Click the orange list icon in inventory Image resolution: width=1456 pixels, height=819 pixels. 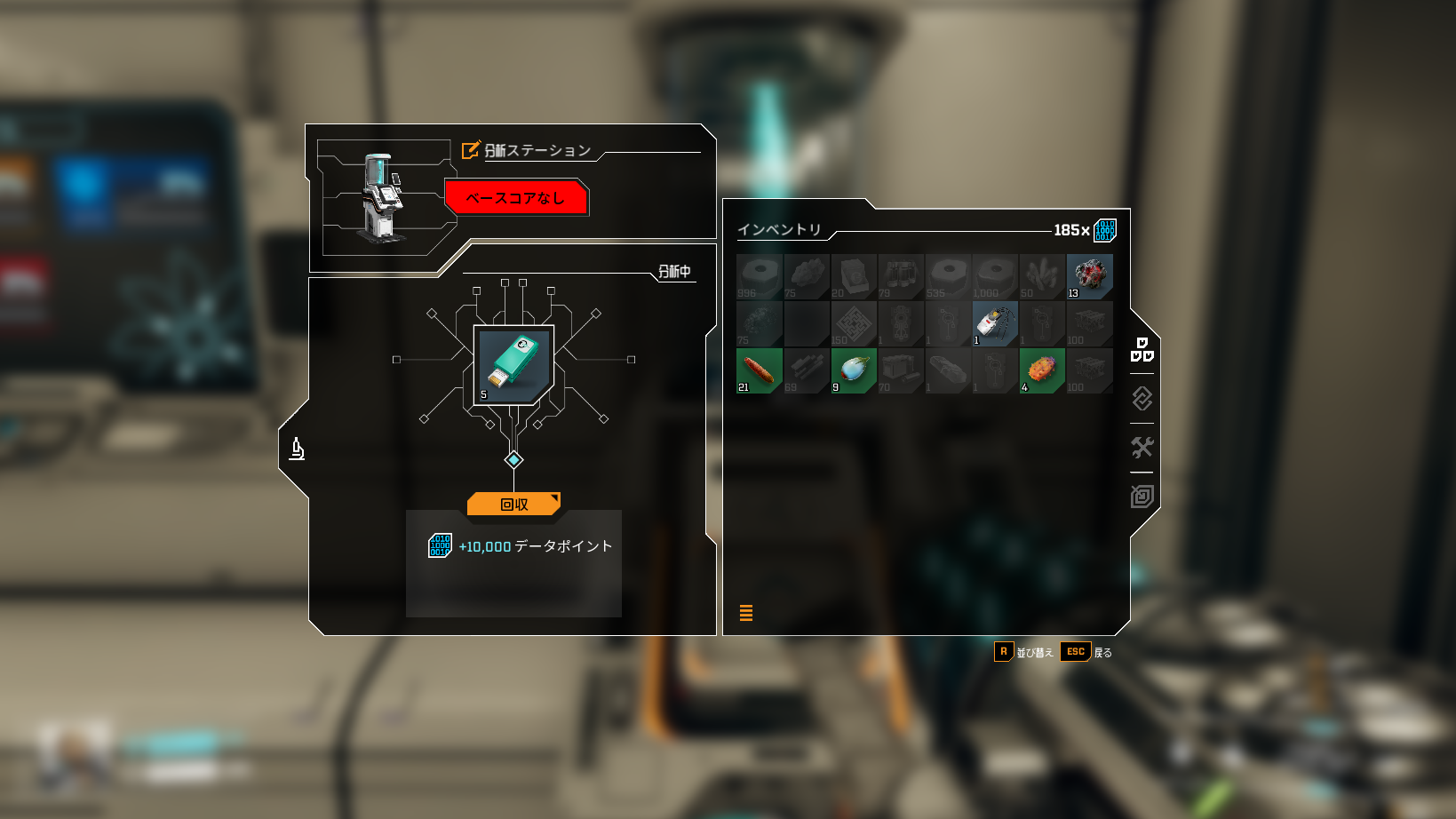click(746, 613)
